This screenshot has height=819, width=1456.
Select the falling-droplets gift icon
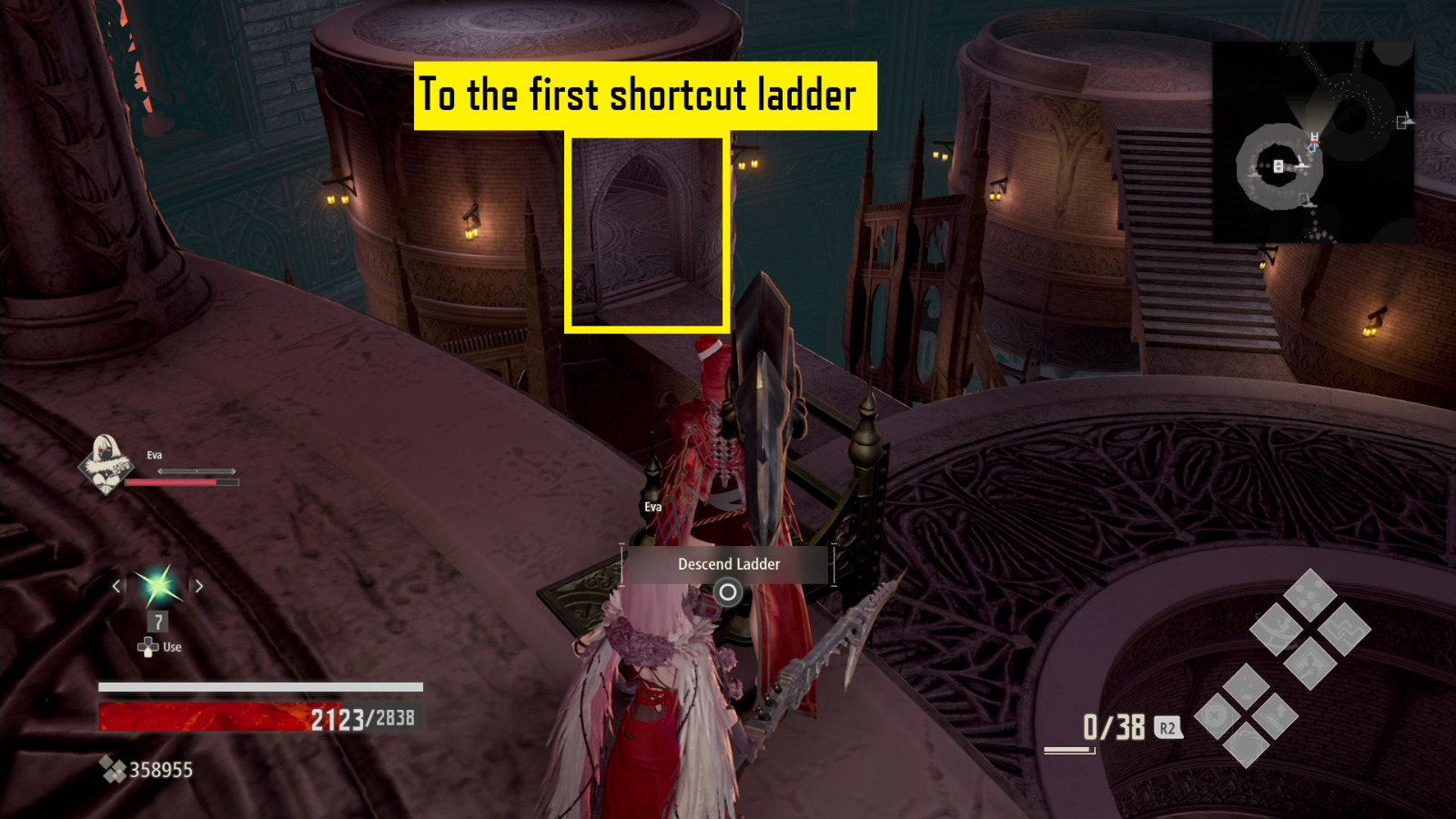(x=1246, y=684)
